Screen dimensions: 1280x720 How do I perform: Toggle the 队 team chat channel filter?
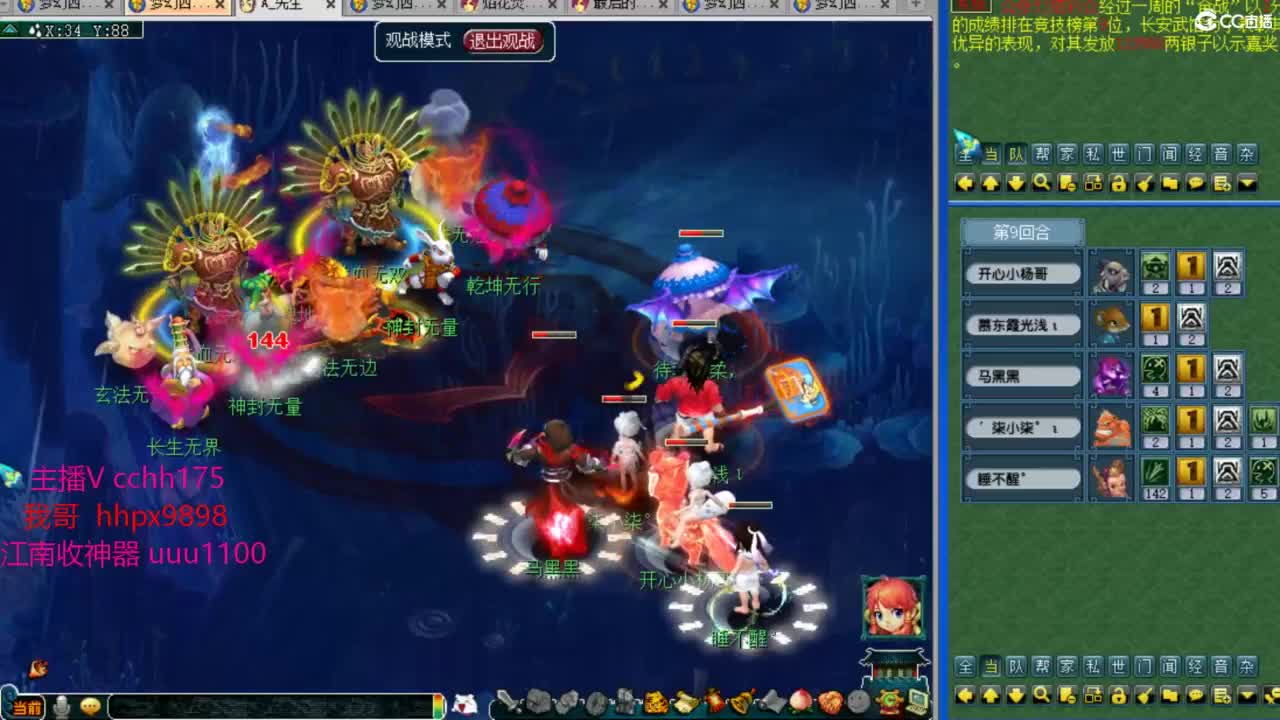[1016, 156]
